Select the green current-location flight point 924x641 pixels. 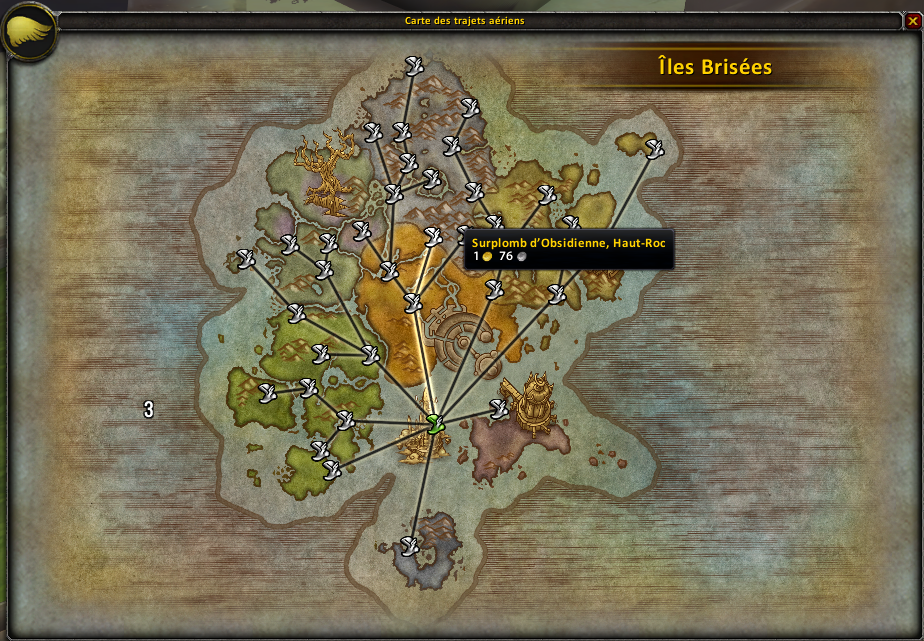pyautogui.click(x=434, y=422)
